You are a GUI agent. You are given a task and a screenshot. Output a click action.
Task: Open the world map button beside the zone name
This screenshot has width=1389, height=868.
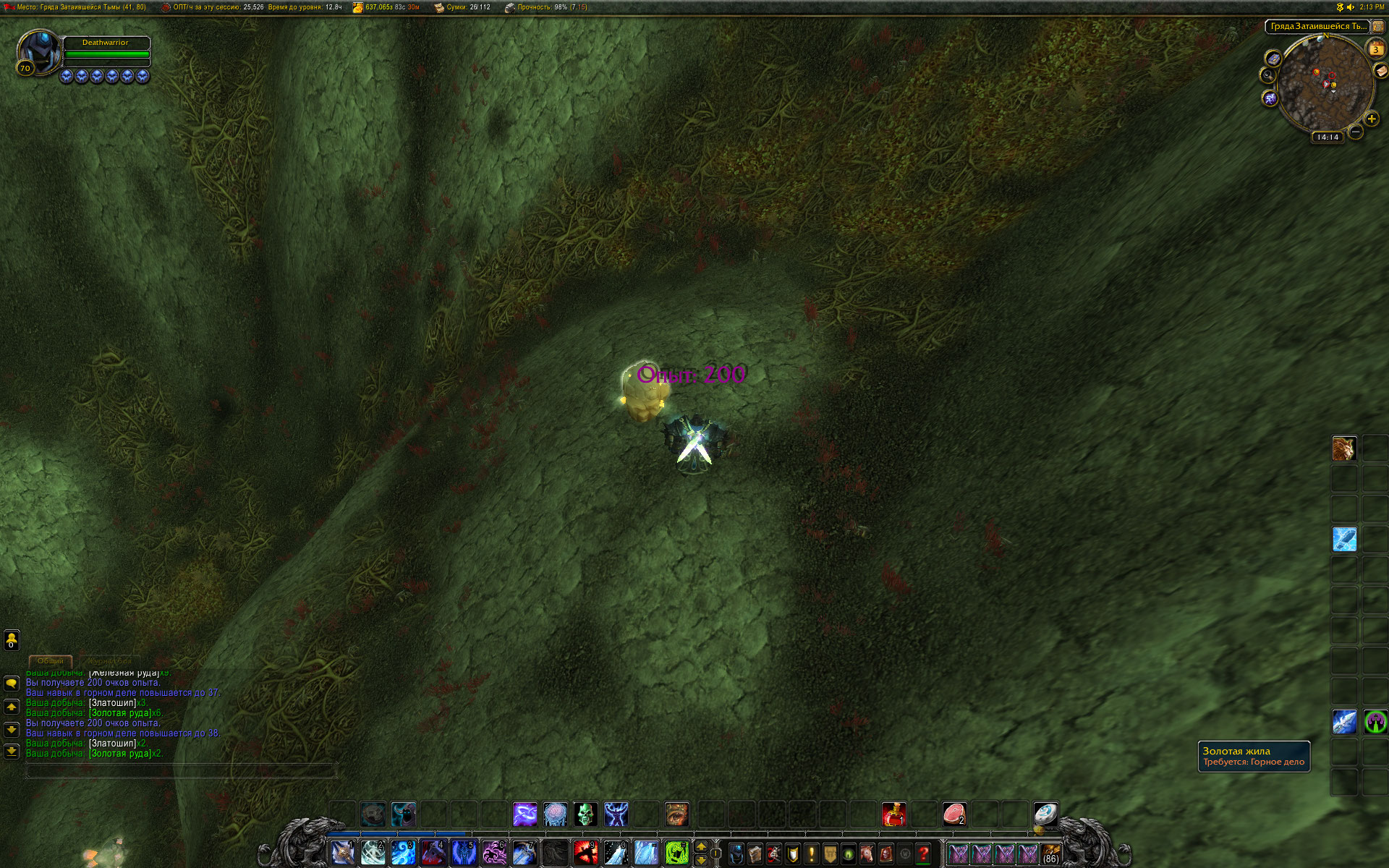pos(1378,27)
